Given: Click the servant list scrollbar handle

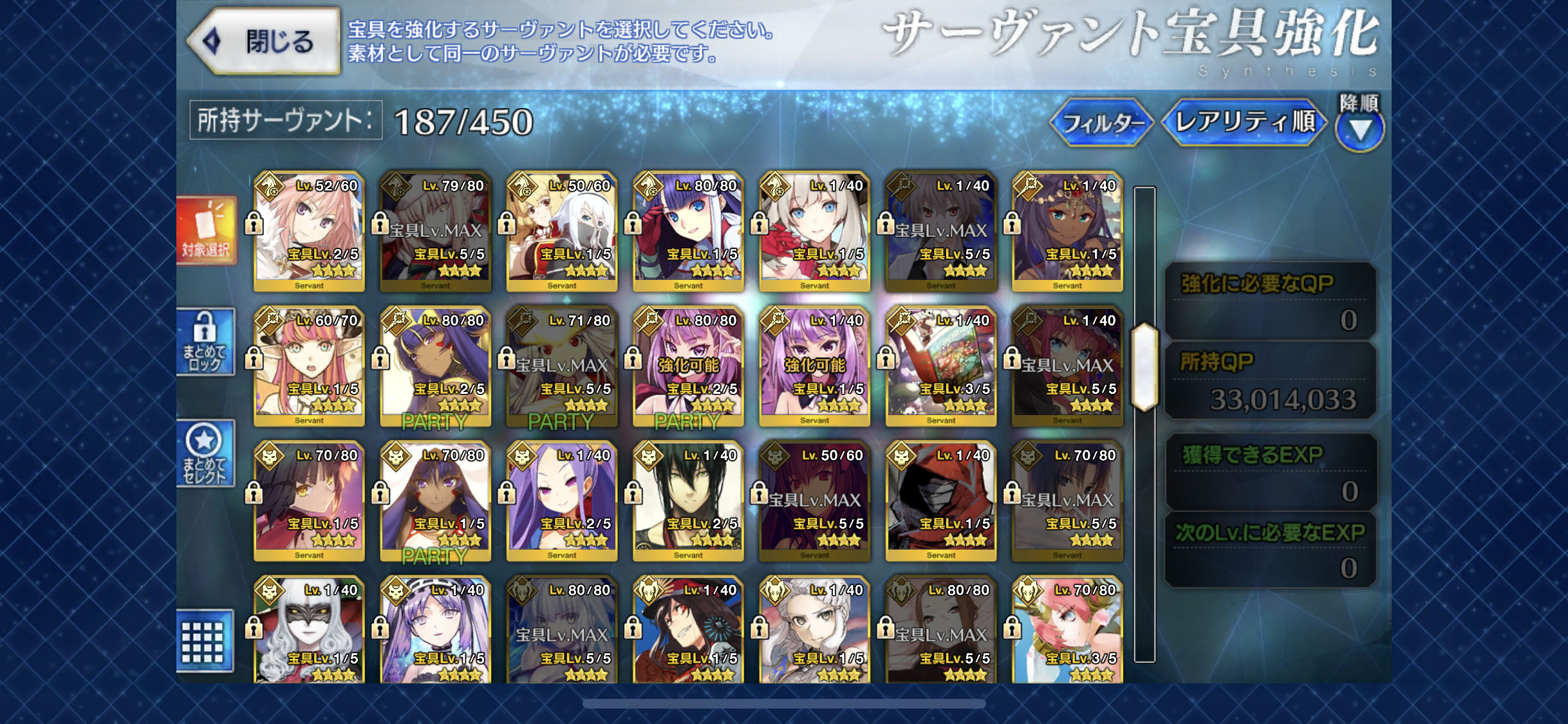Looking at the screenshot, I should [1144, 367].
